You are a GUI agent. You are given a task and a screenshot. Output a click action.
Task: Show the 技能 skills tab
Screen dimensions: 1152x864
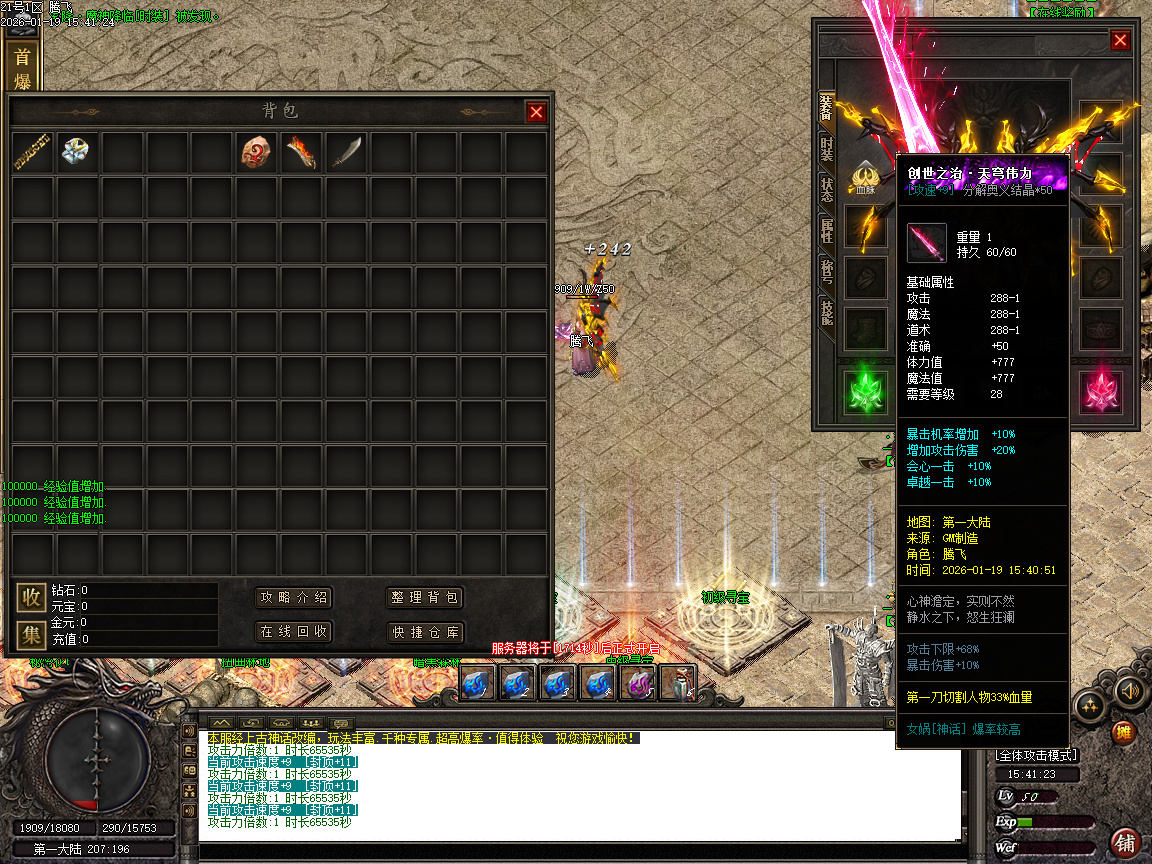(x=827, y=314)
